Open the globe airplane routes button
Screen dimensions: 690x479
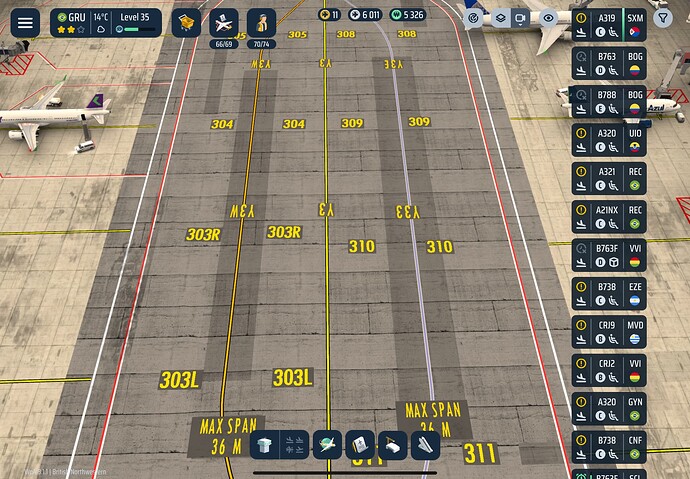click(x=326, y=445)
